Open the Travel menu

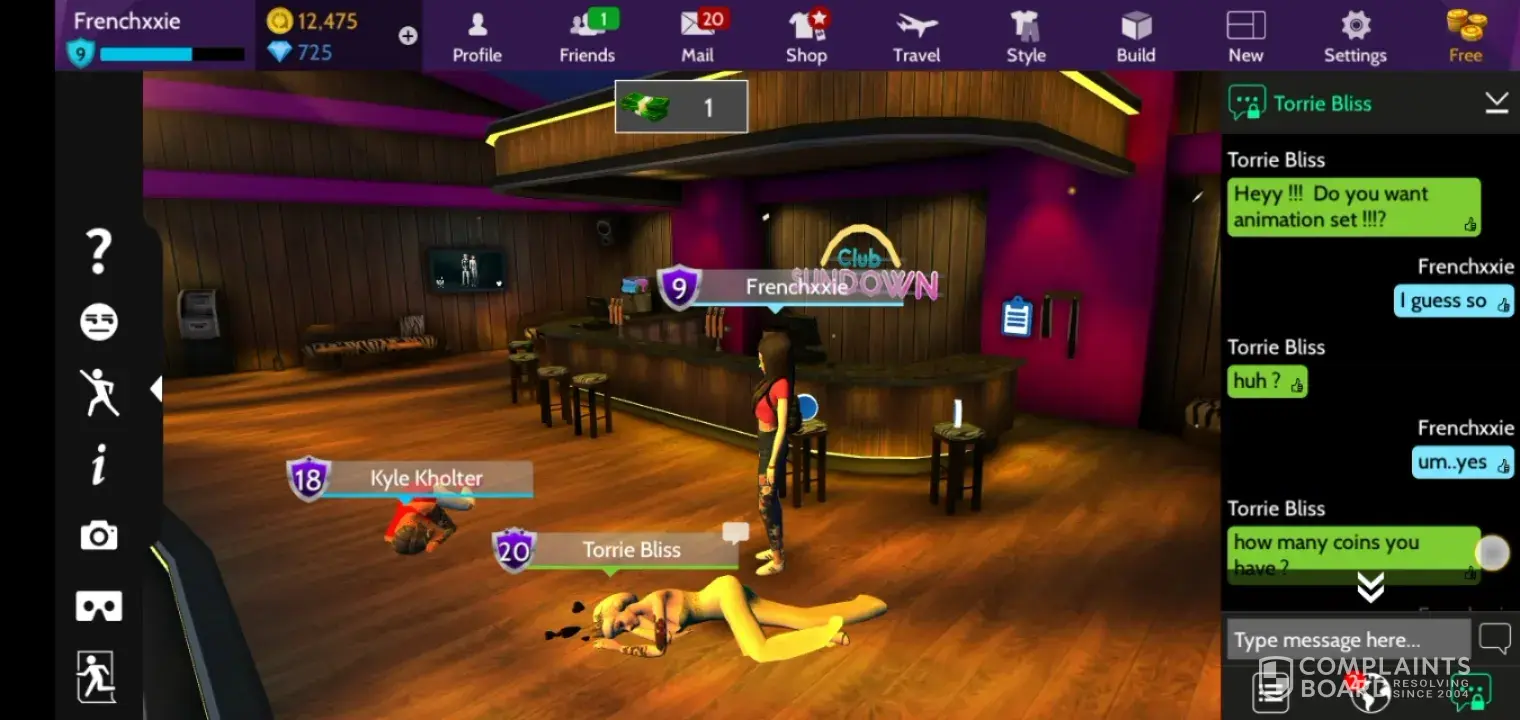pos(916,36)
